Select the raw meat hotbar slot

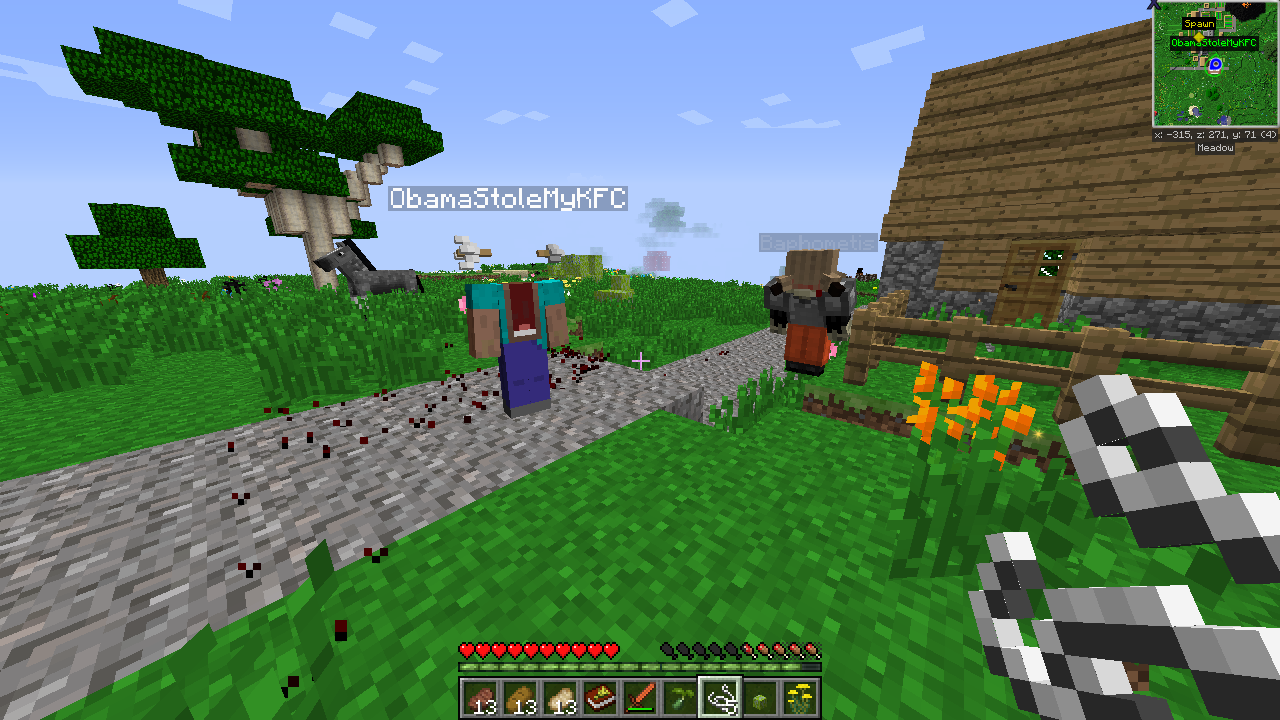(480, 697)
